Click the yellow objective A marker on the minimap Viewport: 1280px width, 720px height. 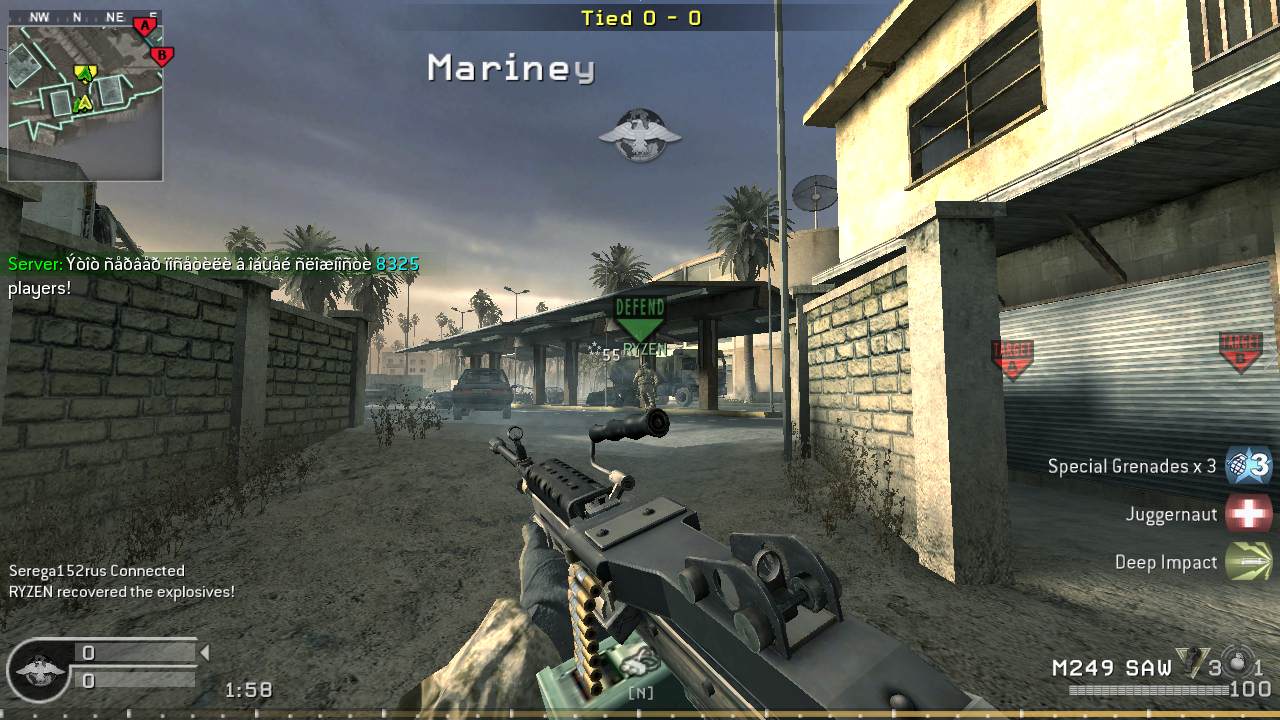coord(84,101)
